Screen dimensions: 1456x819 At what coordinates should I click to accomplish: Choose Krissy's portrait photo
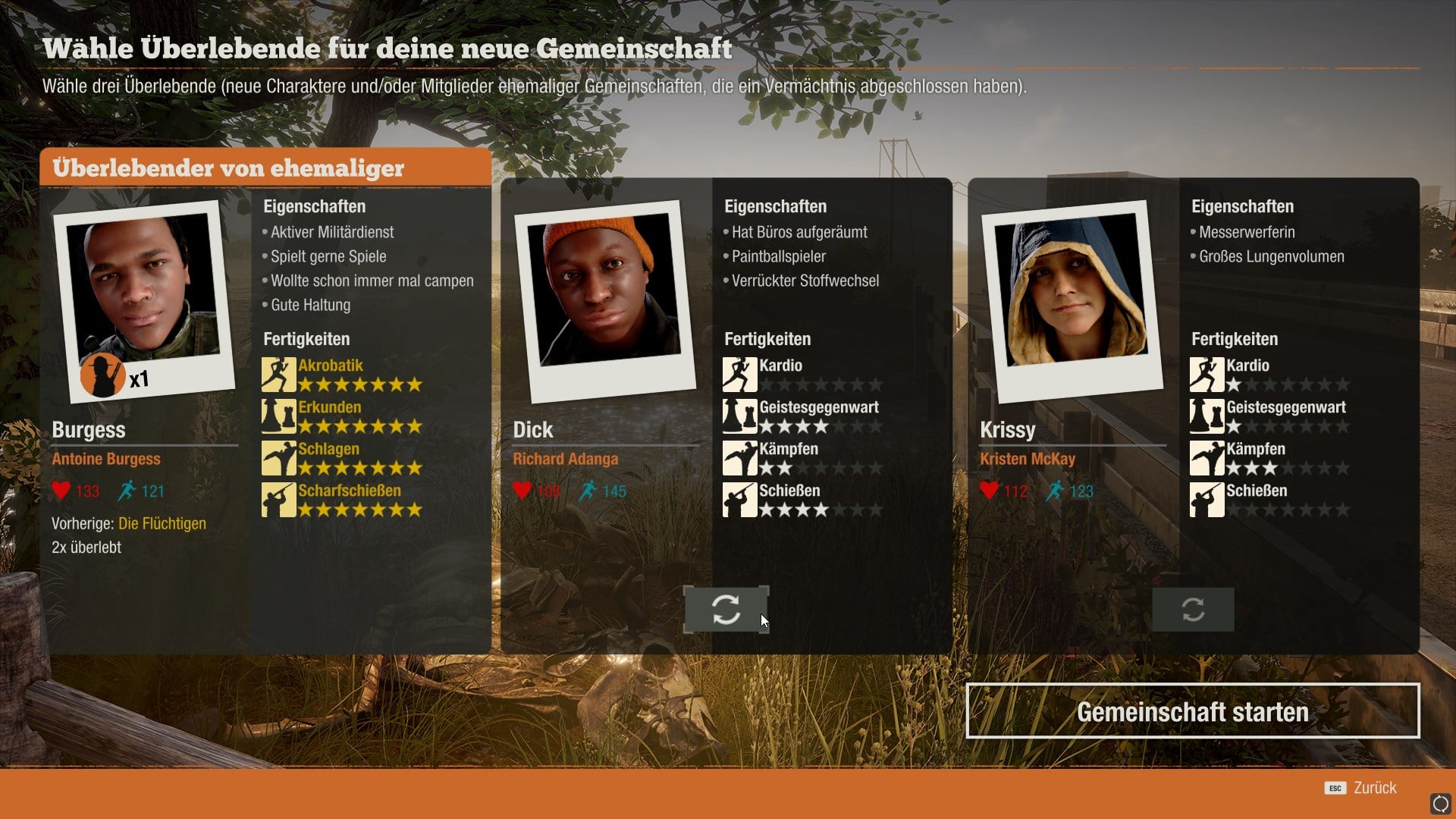(1072, 300)
